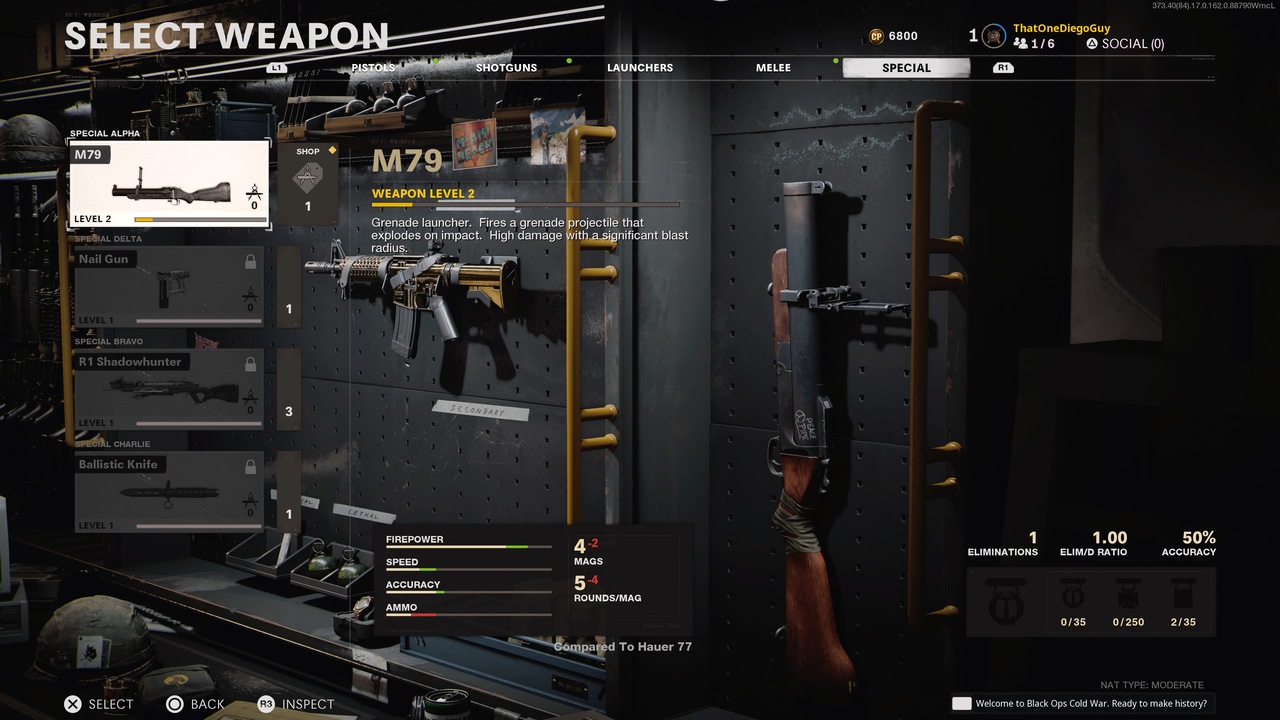Click the player avatar for ThatOneDiegoGuy
Image resolution: width=1280 pixels, height=720 pixels.
click(x=993, y=36)
